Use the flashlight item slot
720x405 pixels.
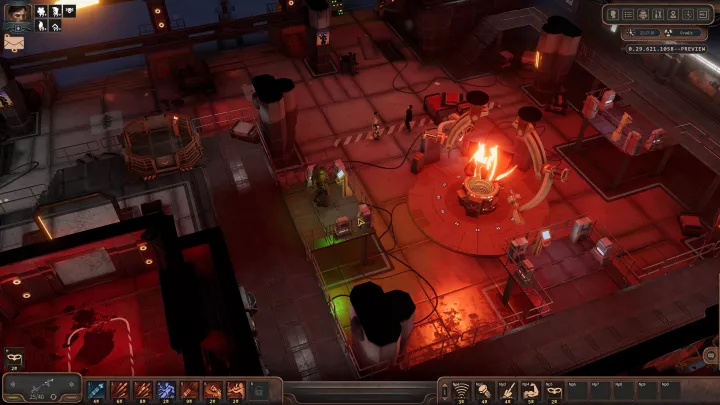coord(484,389)
